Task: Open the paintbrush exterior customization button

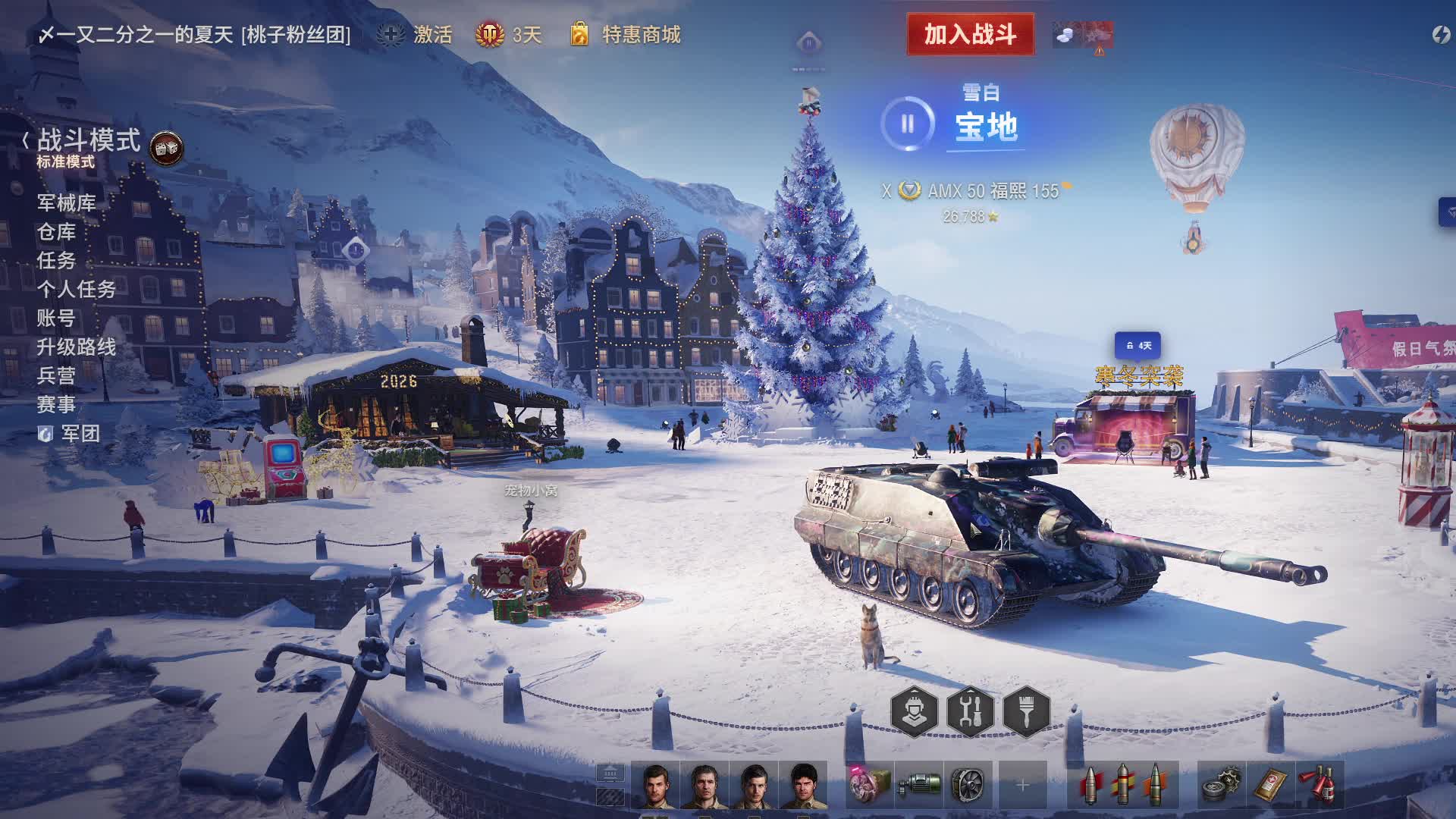Action: tap(1026, 711)
